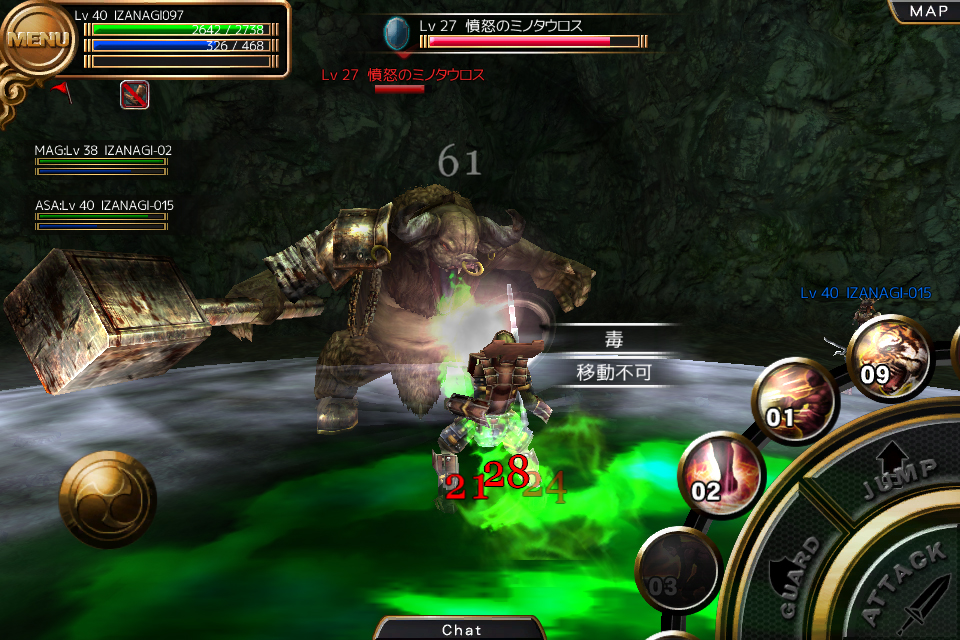Screen dimensions: 960x640
Task: Open the MAP panel
Action: pos(923,11)
